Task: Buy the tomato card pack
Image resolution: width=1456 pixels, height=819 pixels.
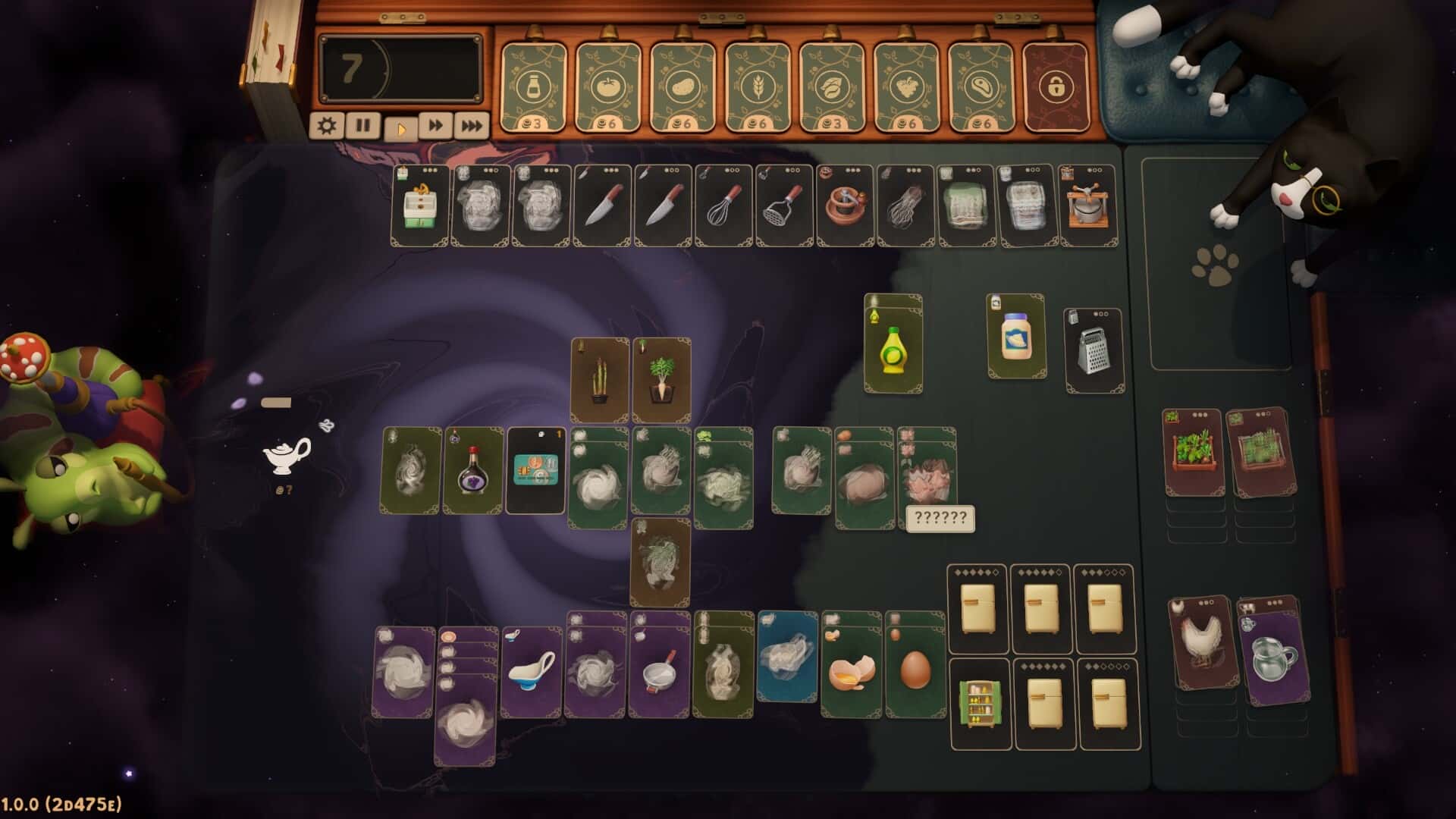Action: pos(607,86)
